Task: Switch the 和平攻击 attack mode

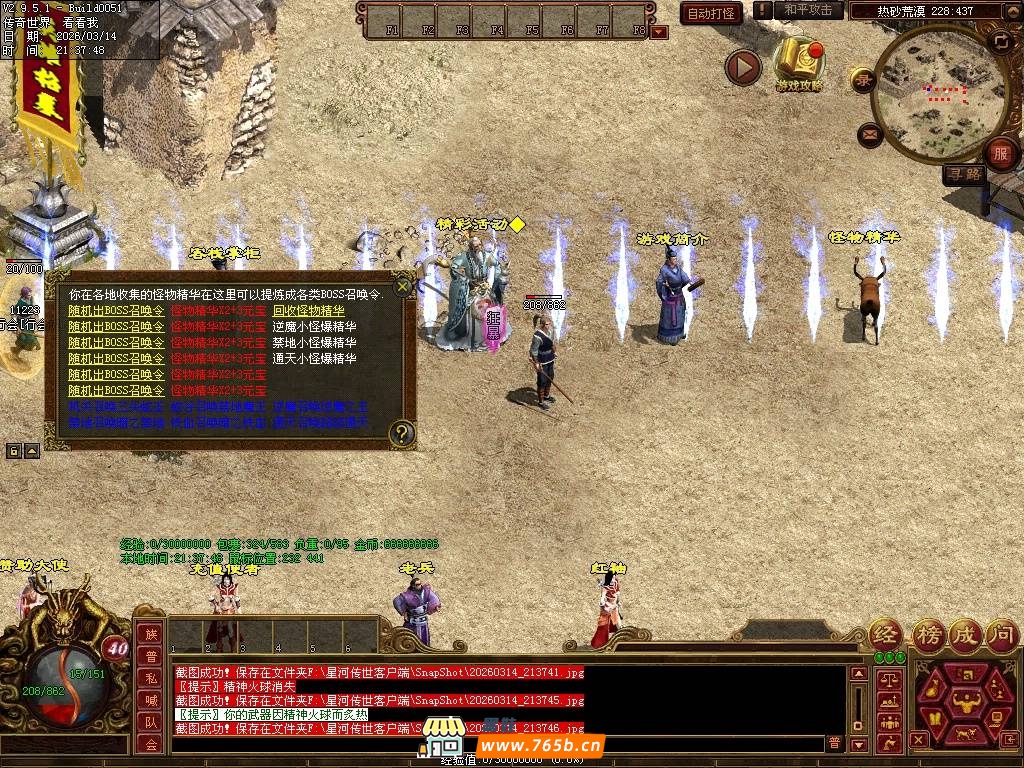Action: click(808, 10)
